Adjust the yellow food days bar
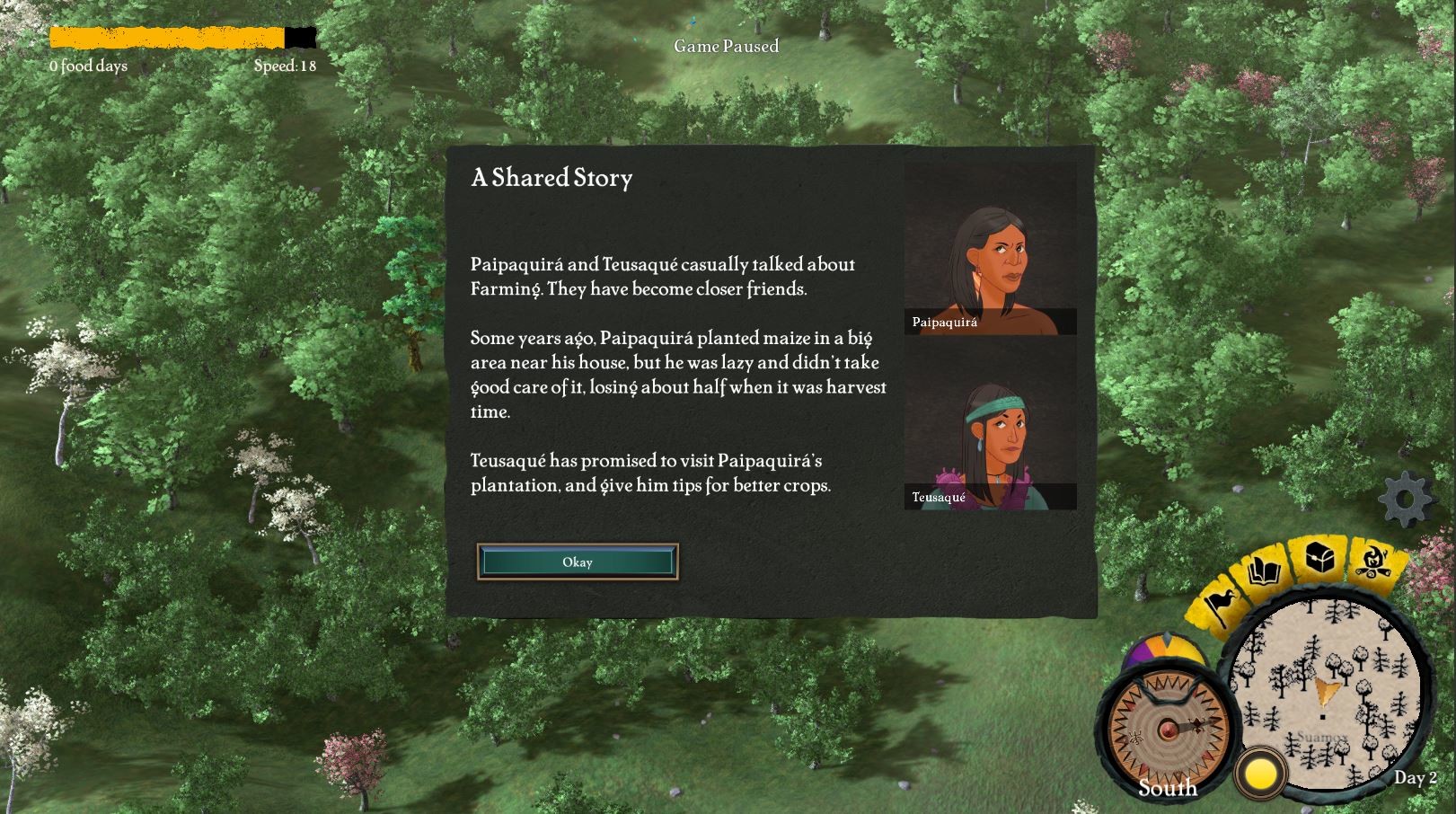 tap(166, 38)
